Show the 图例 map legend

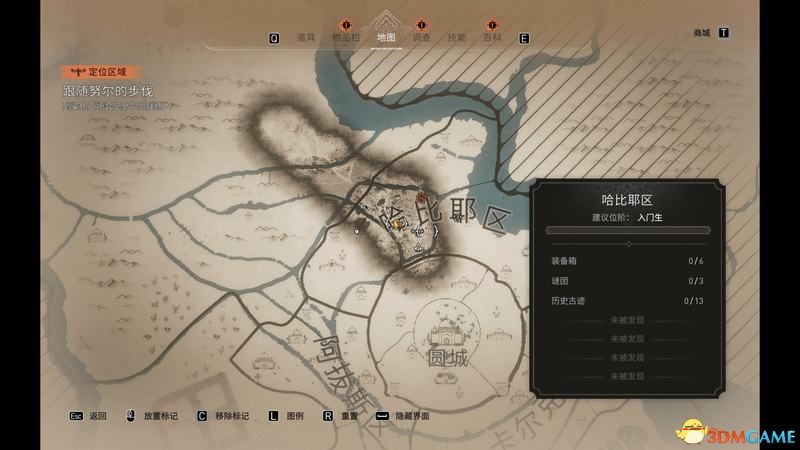[294, 416]
